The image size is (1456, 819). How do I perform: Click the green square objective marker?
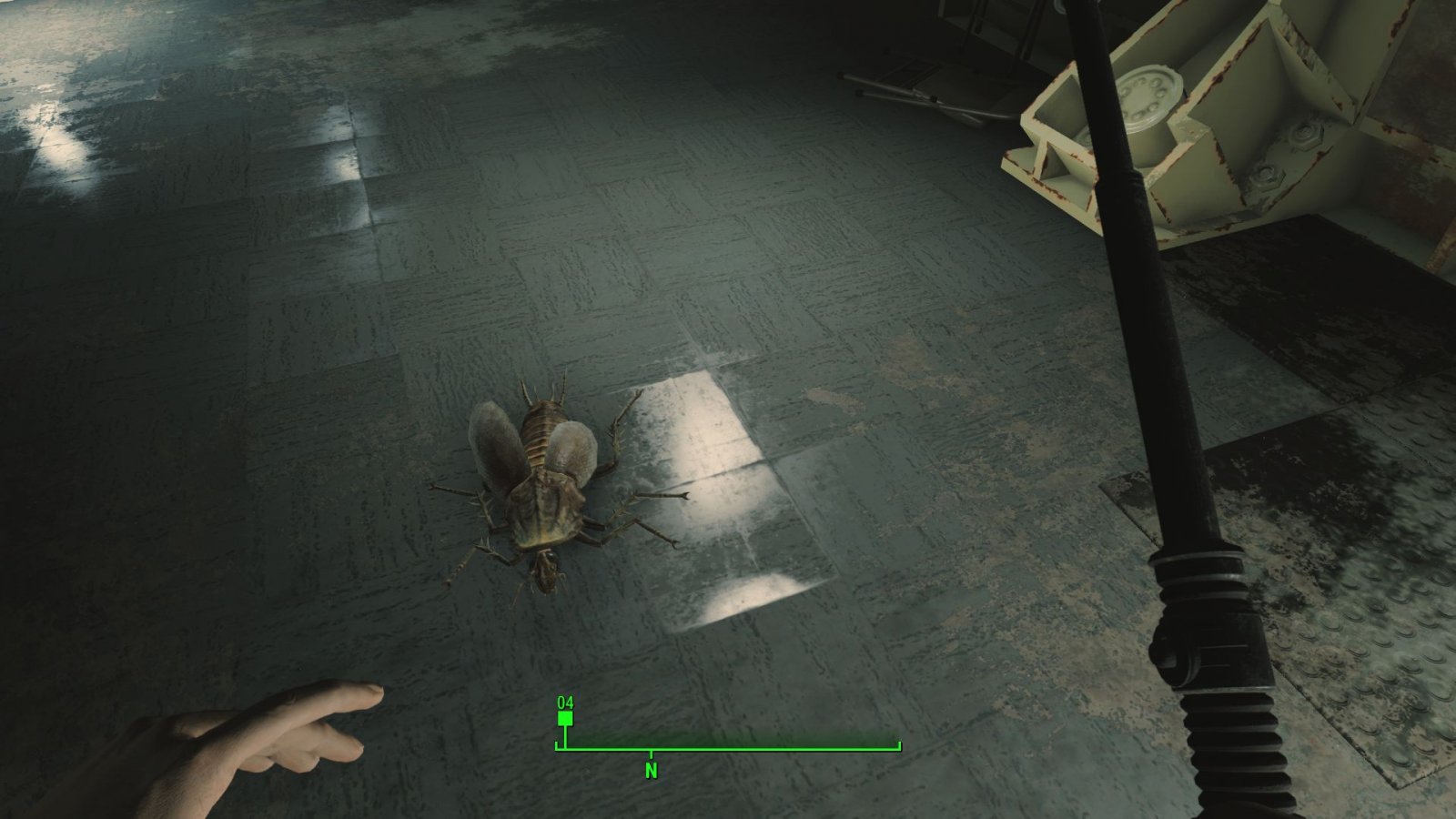564,718
